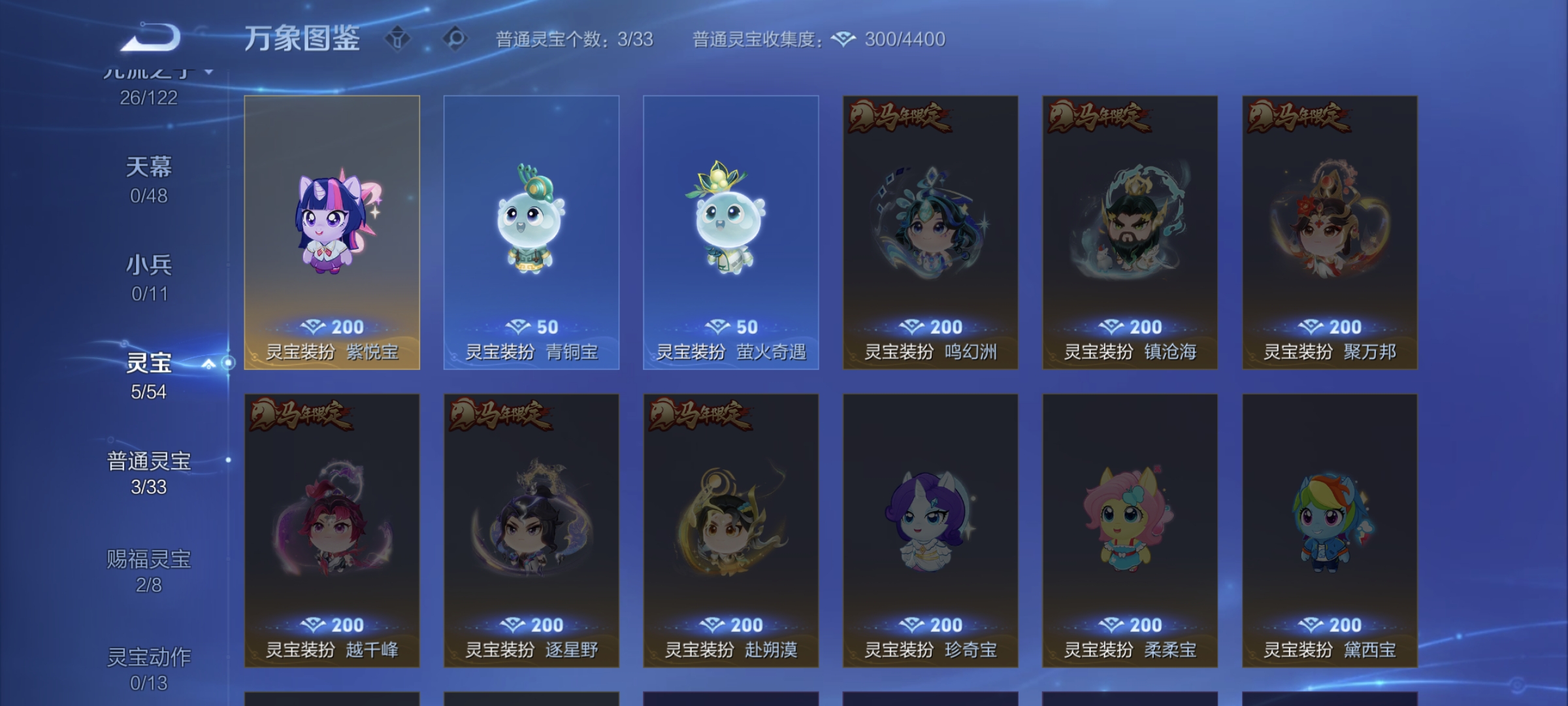The width and height of the screenshot is (1568, 706).
Task: Open the search magnifier icon
Action: pyautogui.click(x=451, y=39)
